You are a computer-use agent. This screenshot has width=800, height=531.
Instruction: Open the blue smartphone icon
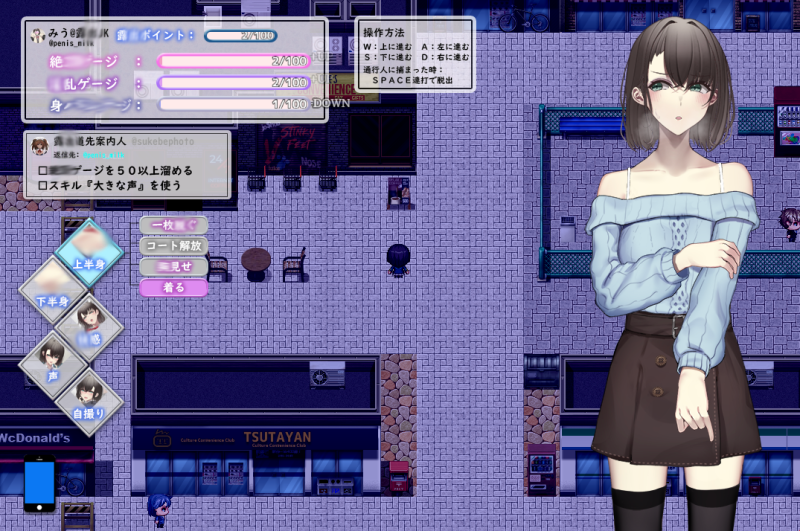(x=40, y=484)
